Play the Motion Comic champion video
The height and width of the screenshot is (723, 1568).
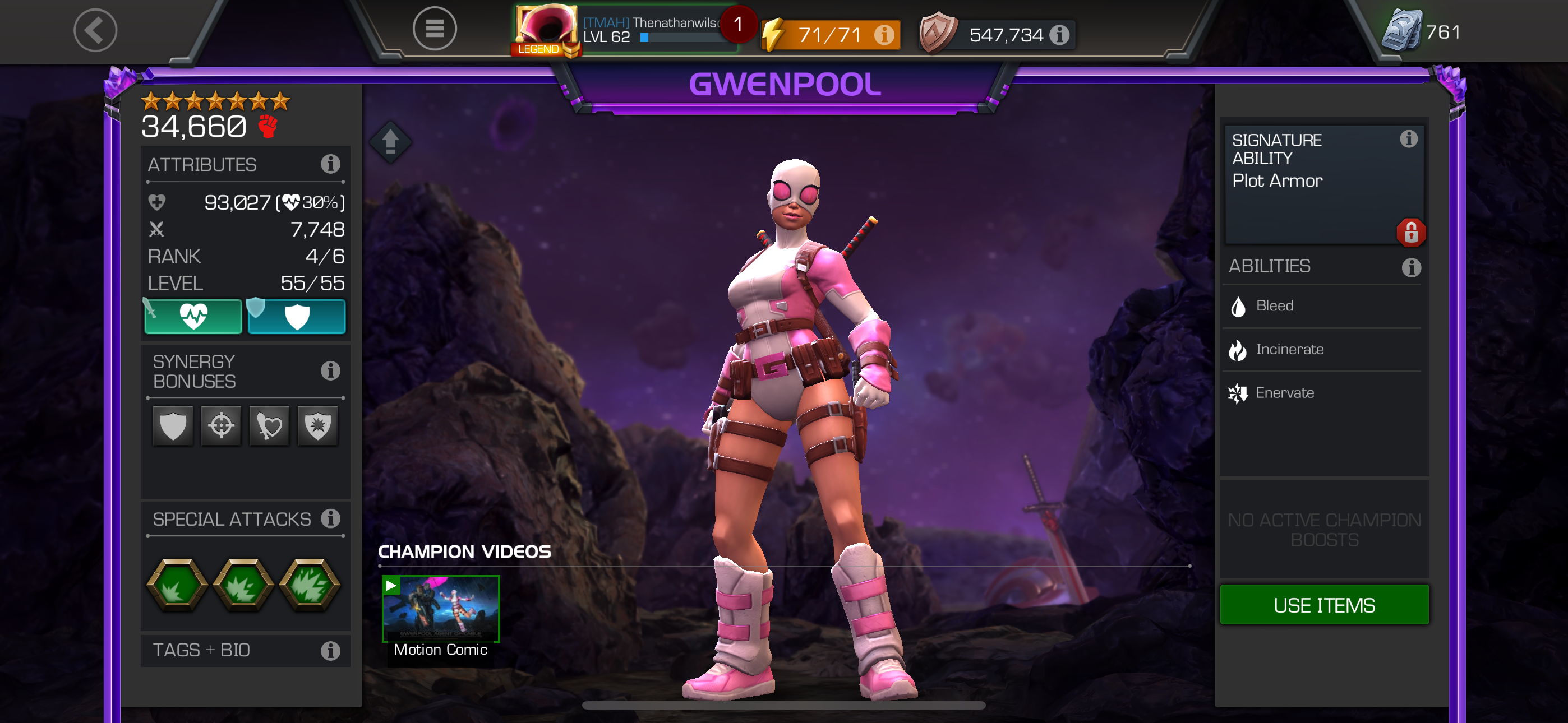pyautogui.click(x=441, y=609)
